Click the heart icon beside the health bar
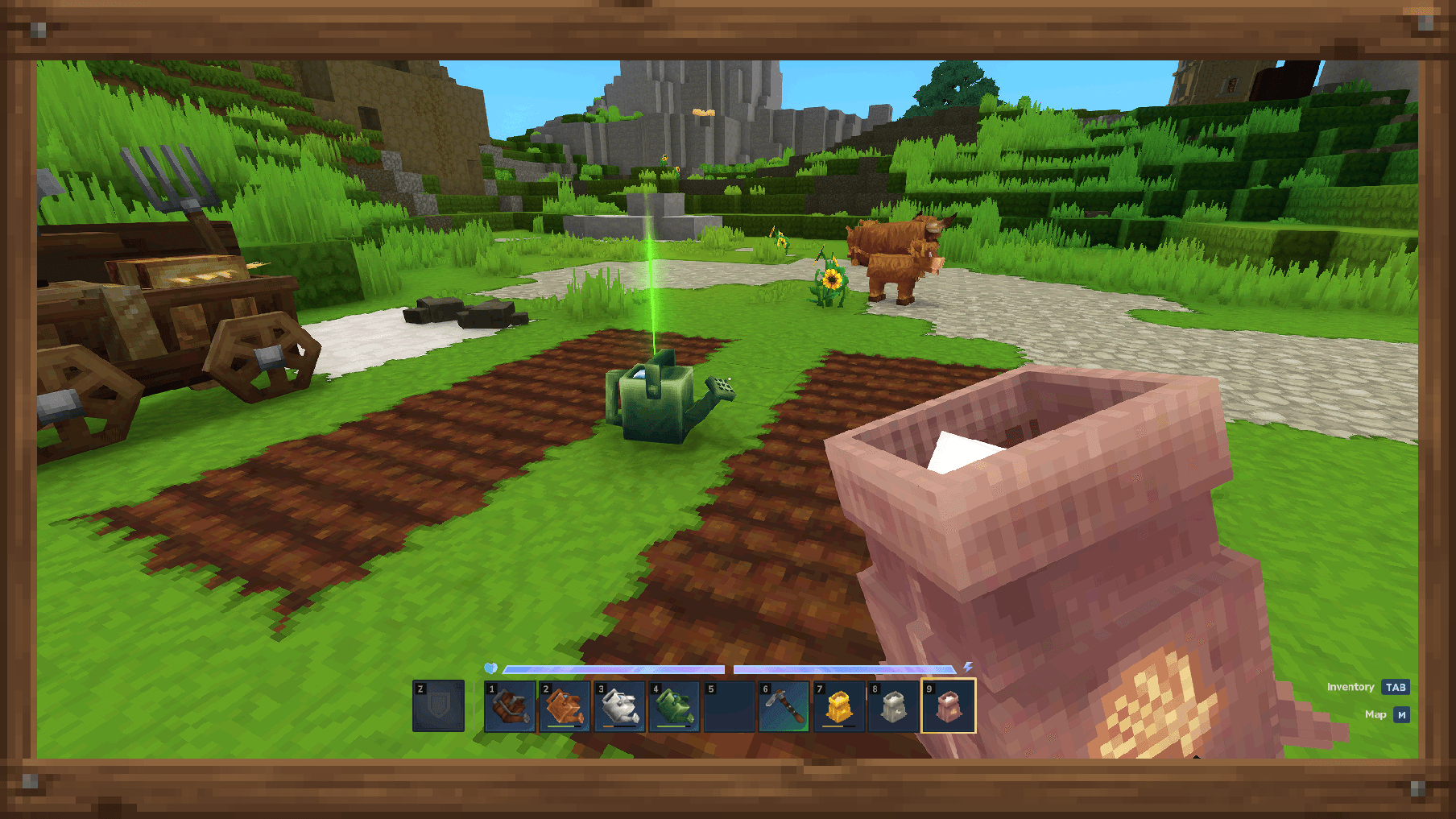1456x819 pixels. 493,668
